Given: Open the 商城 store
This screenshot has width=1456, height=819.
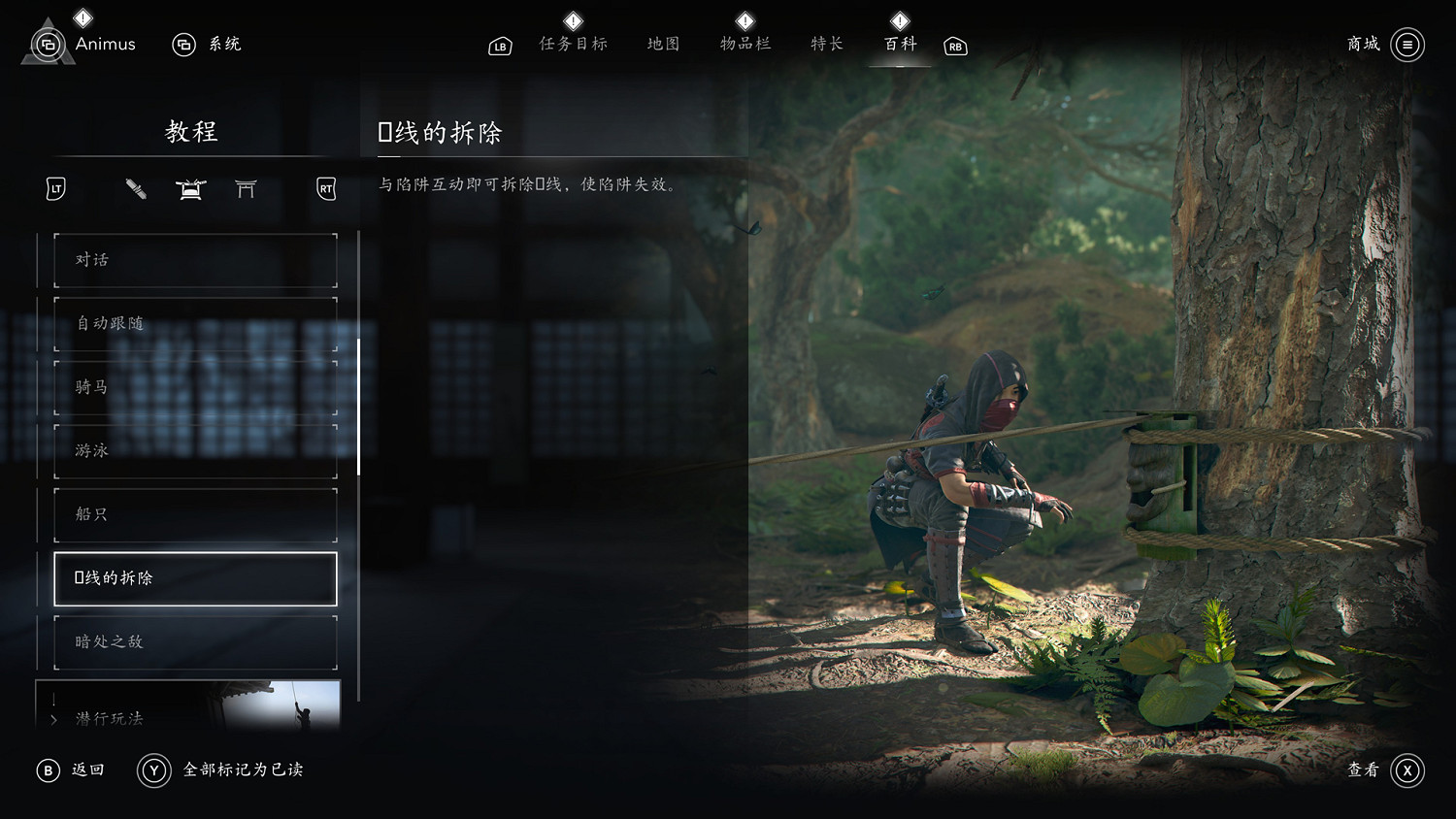Looking at the screenshot, I should pos(1362,45).
